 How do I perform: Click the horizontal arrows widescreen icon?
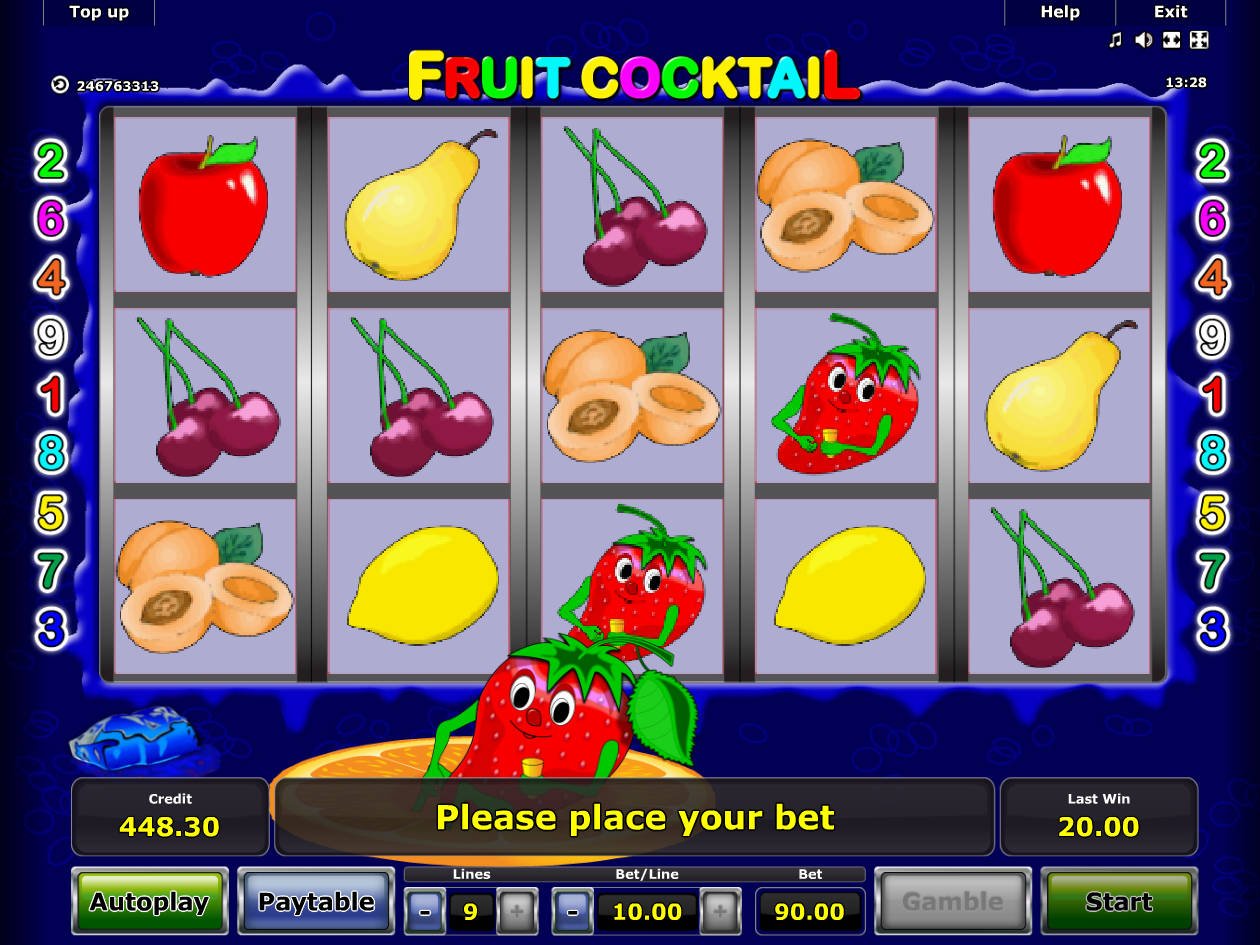click(1171, 40)
